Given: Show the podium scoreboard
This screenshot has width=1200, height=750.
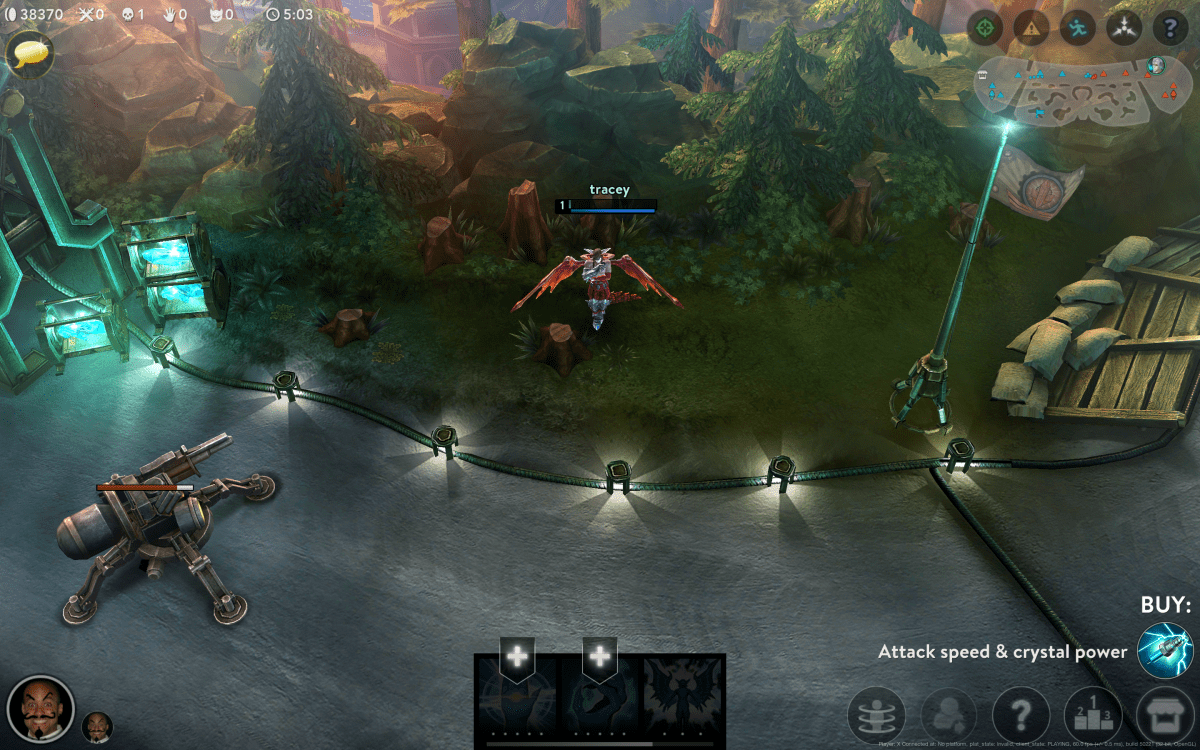Looking at the screenshot, I should (x=1093, y=716).
